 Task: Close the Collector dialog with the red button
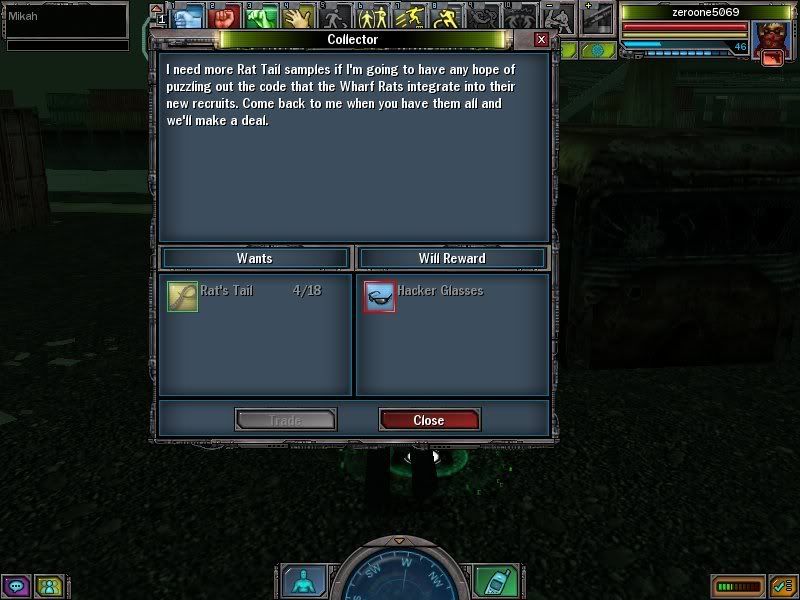429,420
